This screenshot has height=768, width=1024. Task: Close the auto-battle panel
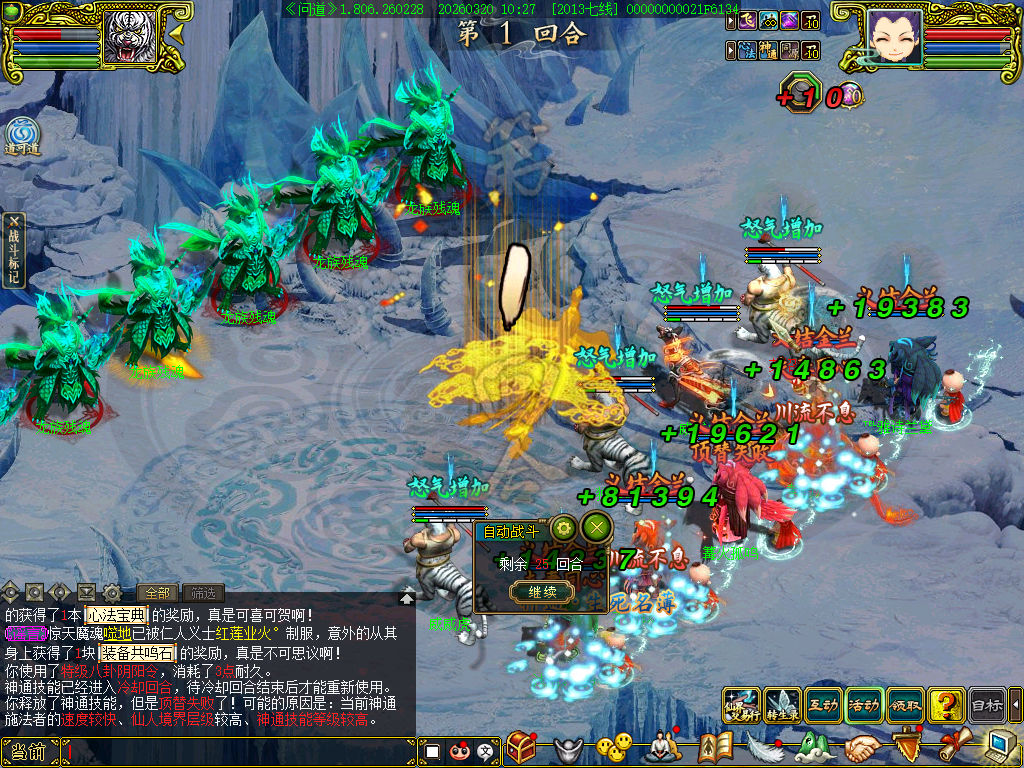[x=597, y=528]
